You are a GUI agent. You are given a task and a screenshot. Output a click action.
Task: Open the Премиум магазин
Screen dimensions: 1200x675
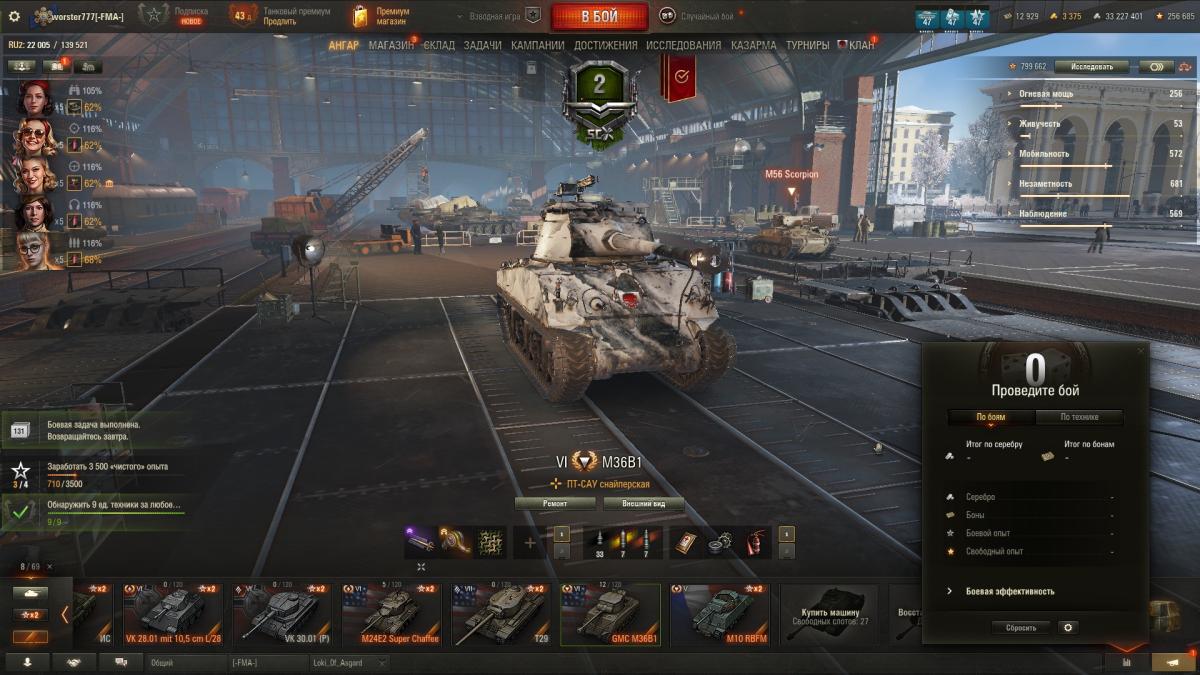[381, 16]
